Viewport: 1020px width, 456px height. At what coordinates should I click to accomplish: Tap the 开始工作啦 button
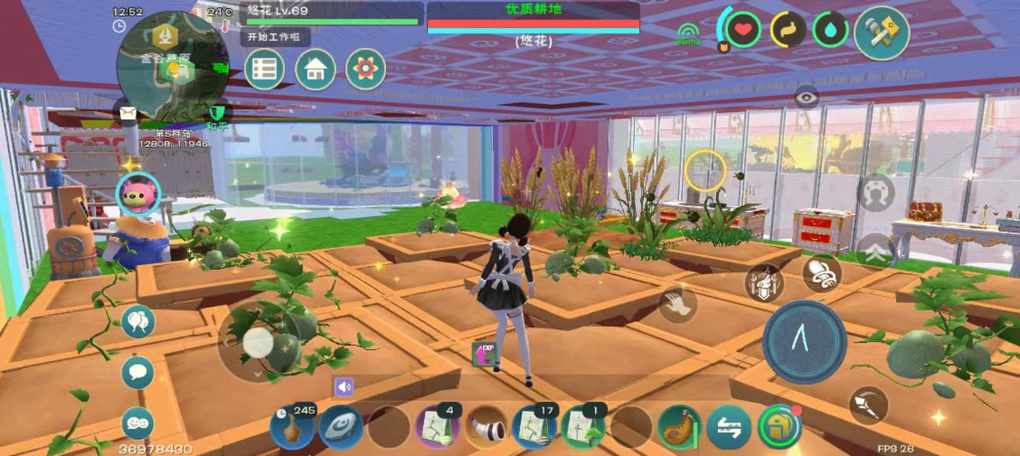point(274,37)
